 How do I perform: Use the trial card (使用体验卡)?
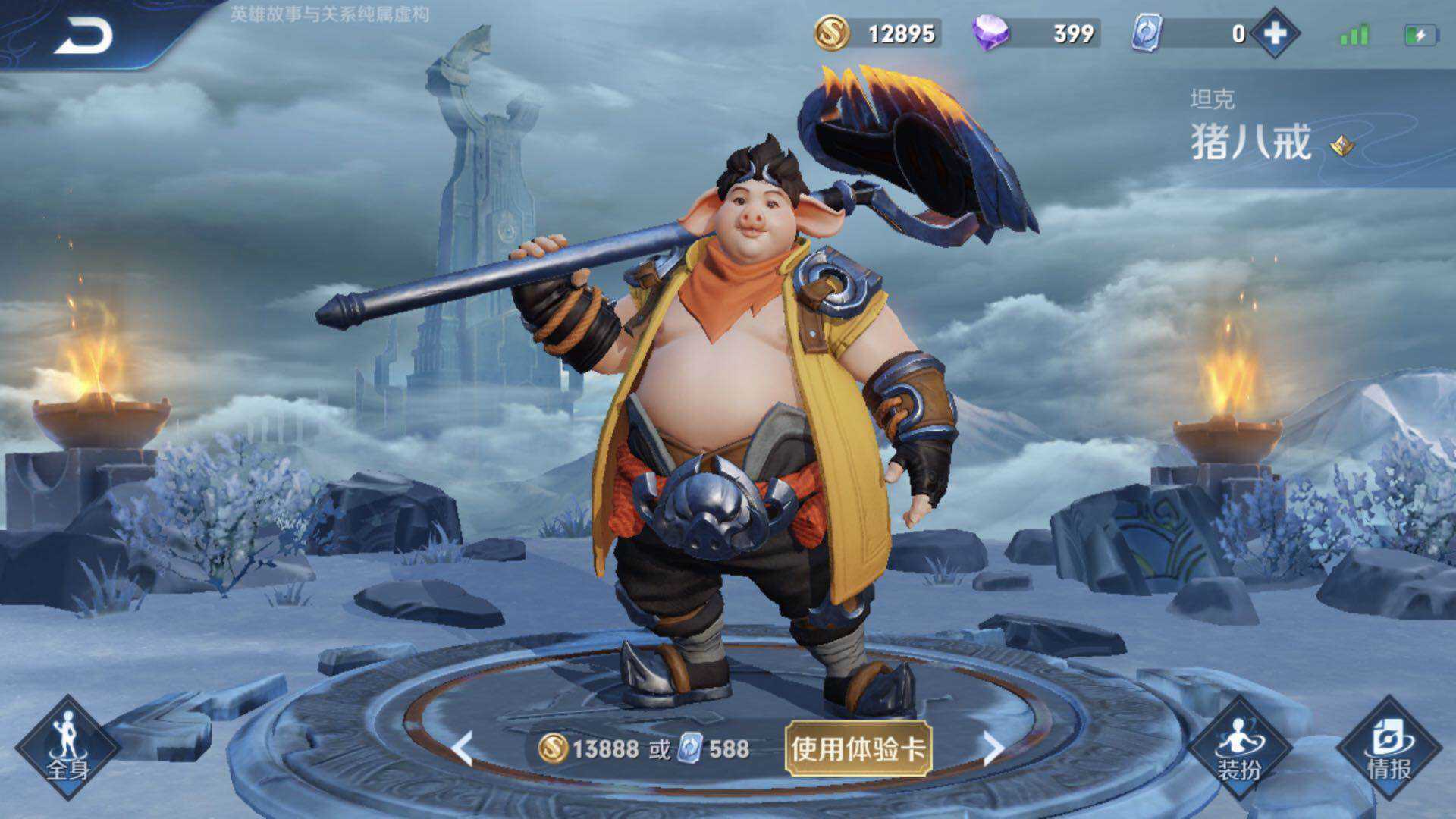[x=858, y=749]
